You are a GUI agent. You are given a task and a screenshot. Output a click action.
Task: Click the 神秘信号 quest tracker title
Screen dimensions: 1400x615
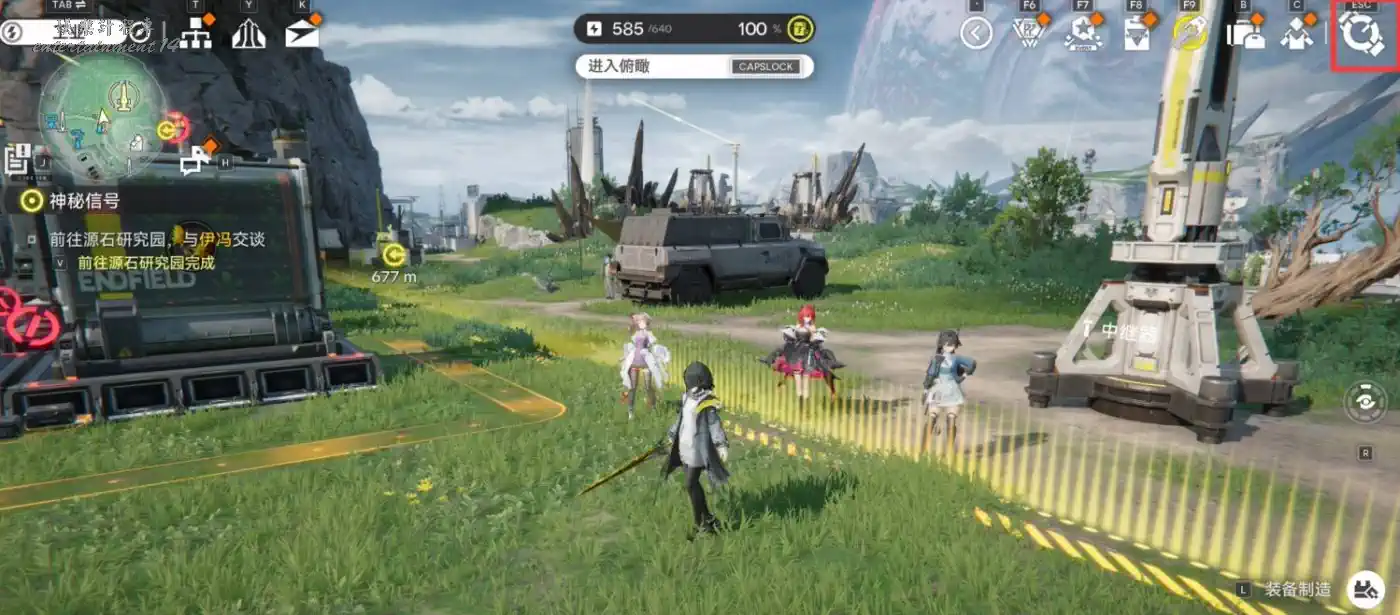pos(84,201)
